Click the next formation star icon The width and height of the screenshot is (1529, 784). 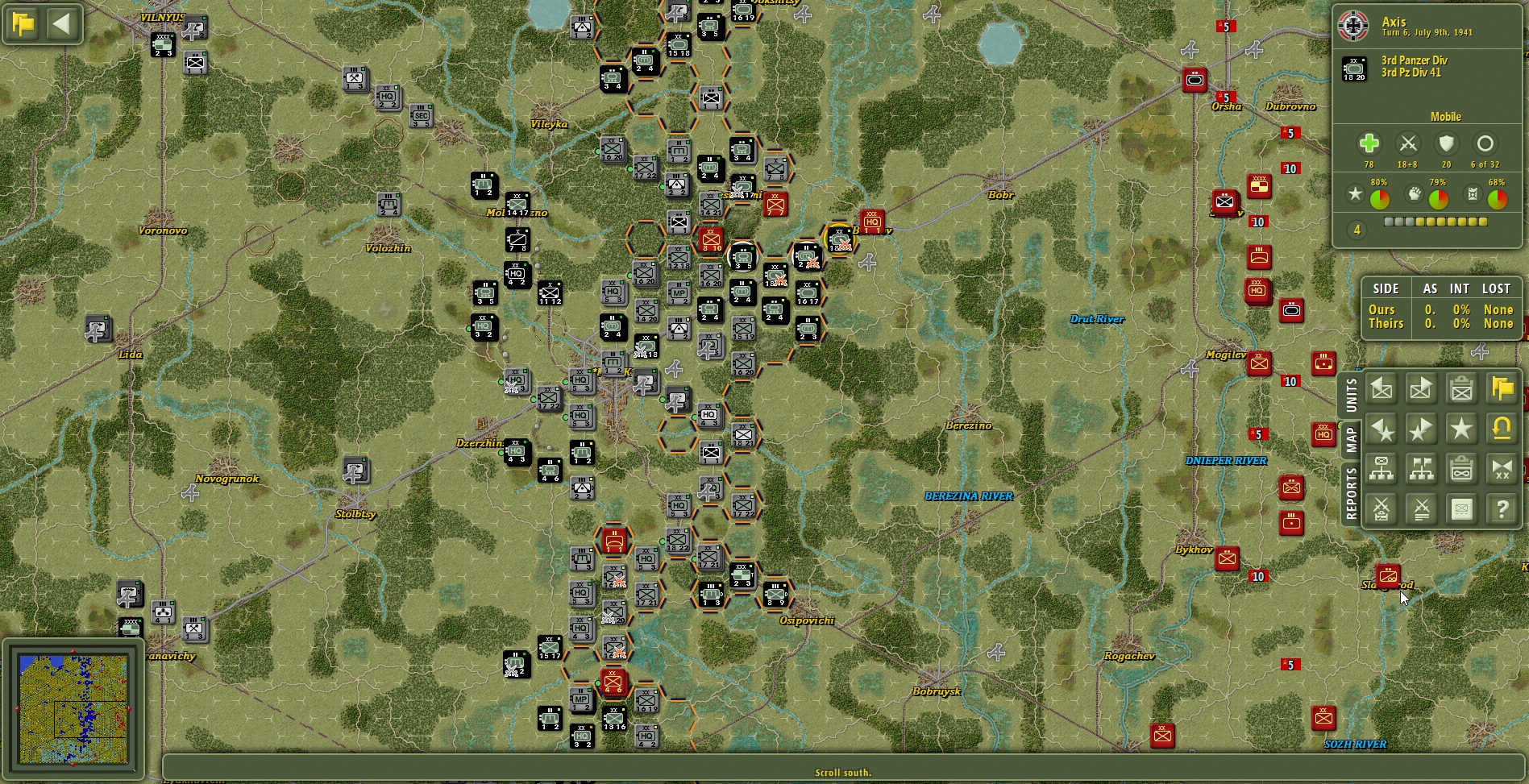click(1421, 429)
